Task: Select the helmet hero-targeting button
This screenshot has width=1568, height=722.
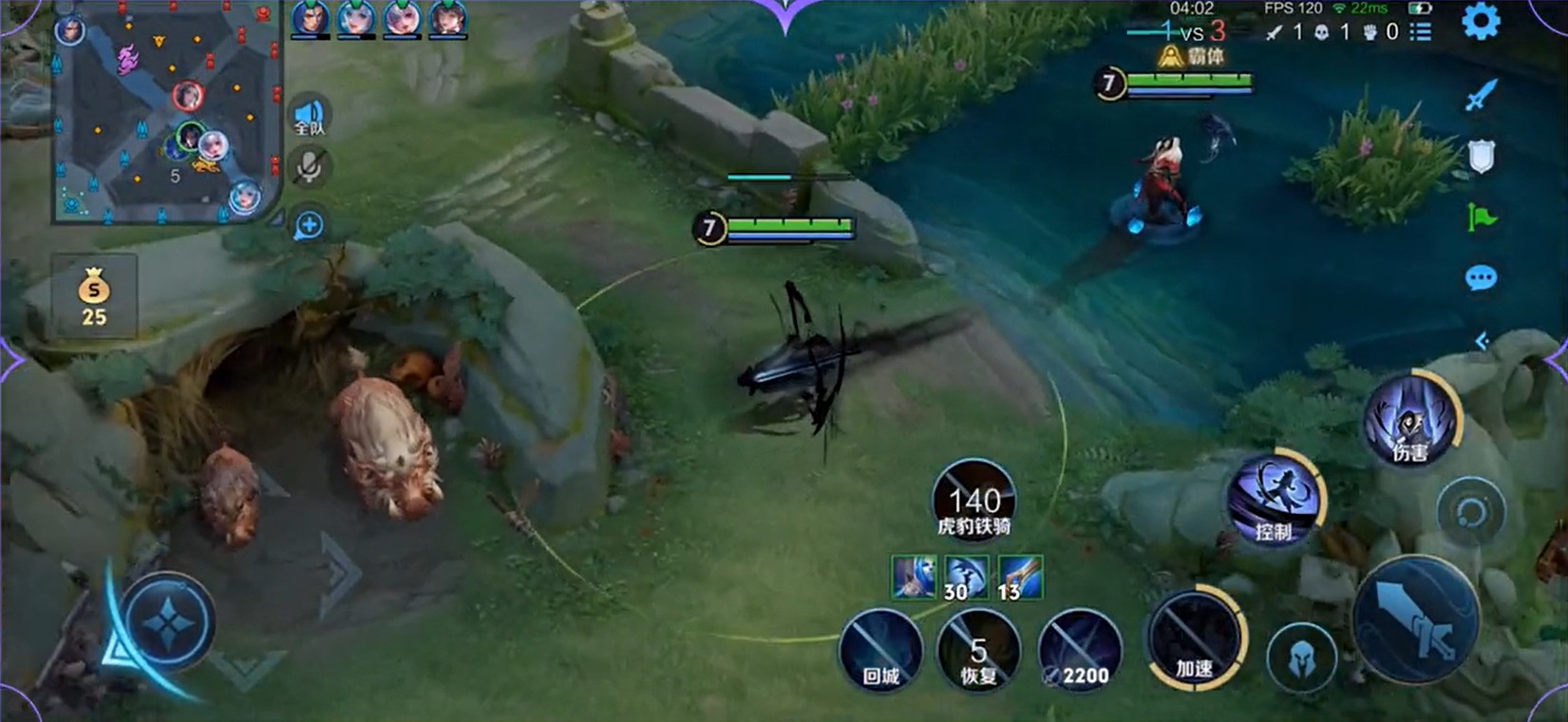Action: (x=1301, y=656)
